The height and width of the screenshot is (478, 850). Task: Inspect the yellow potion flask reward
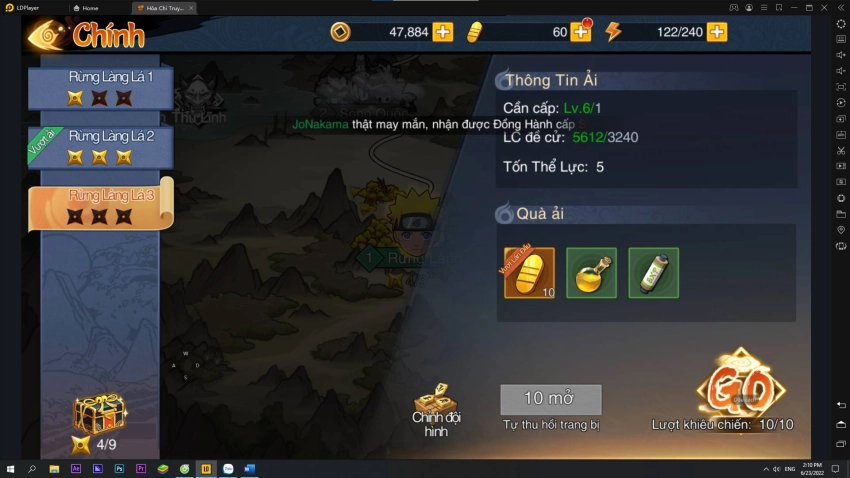point(591,273)
